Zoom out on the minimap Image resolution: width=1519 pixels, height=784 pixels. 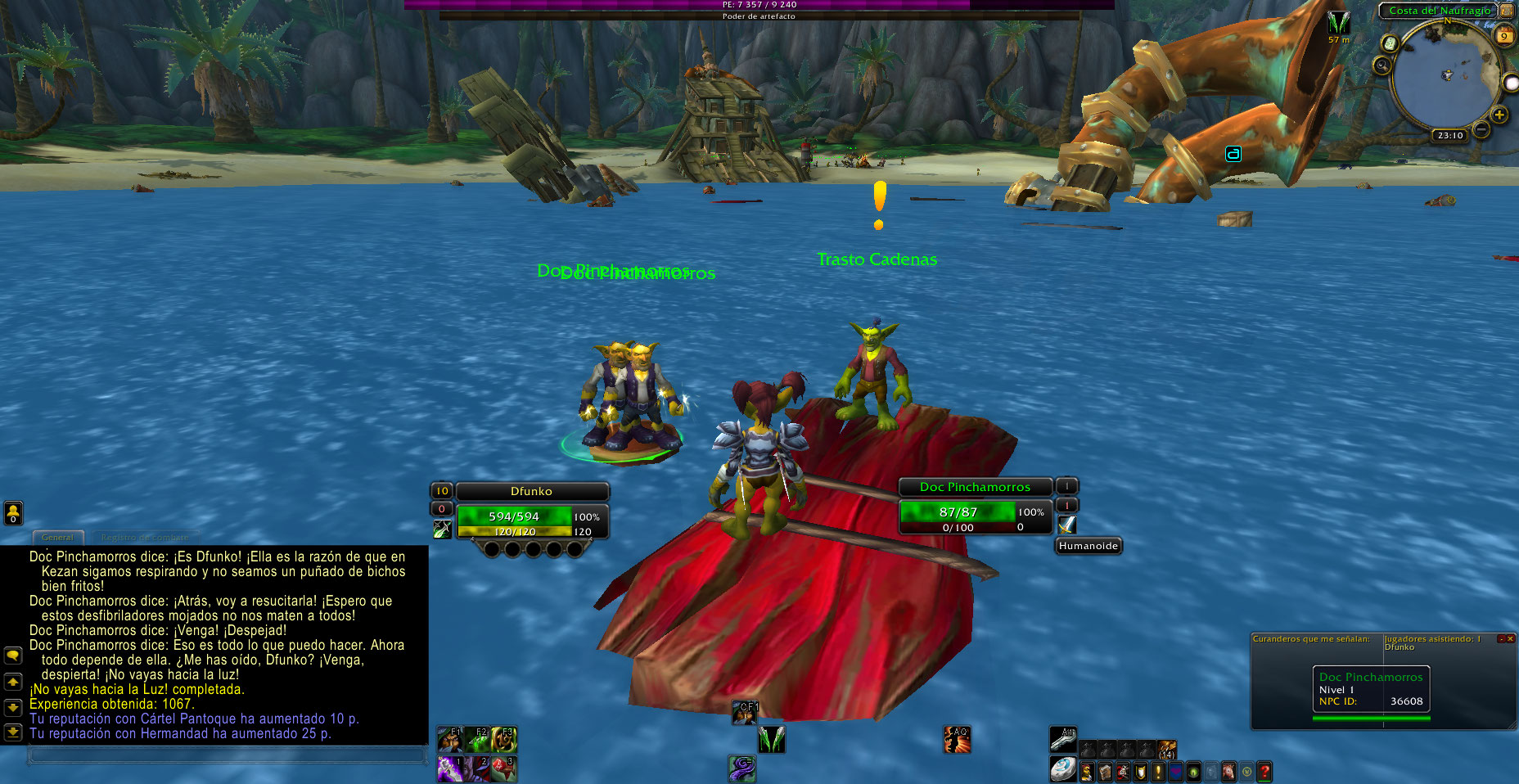click(x=1481, y=129)
